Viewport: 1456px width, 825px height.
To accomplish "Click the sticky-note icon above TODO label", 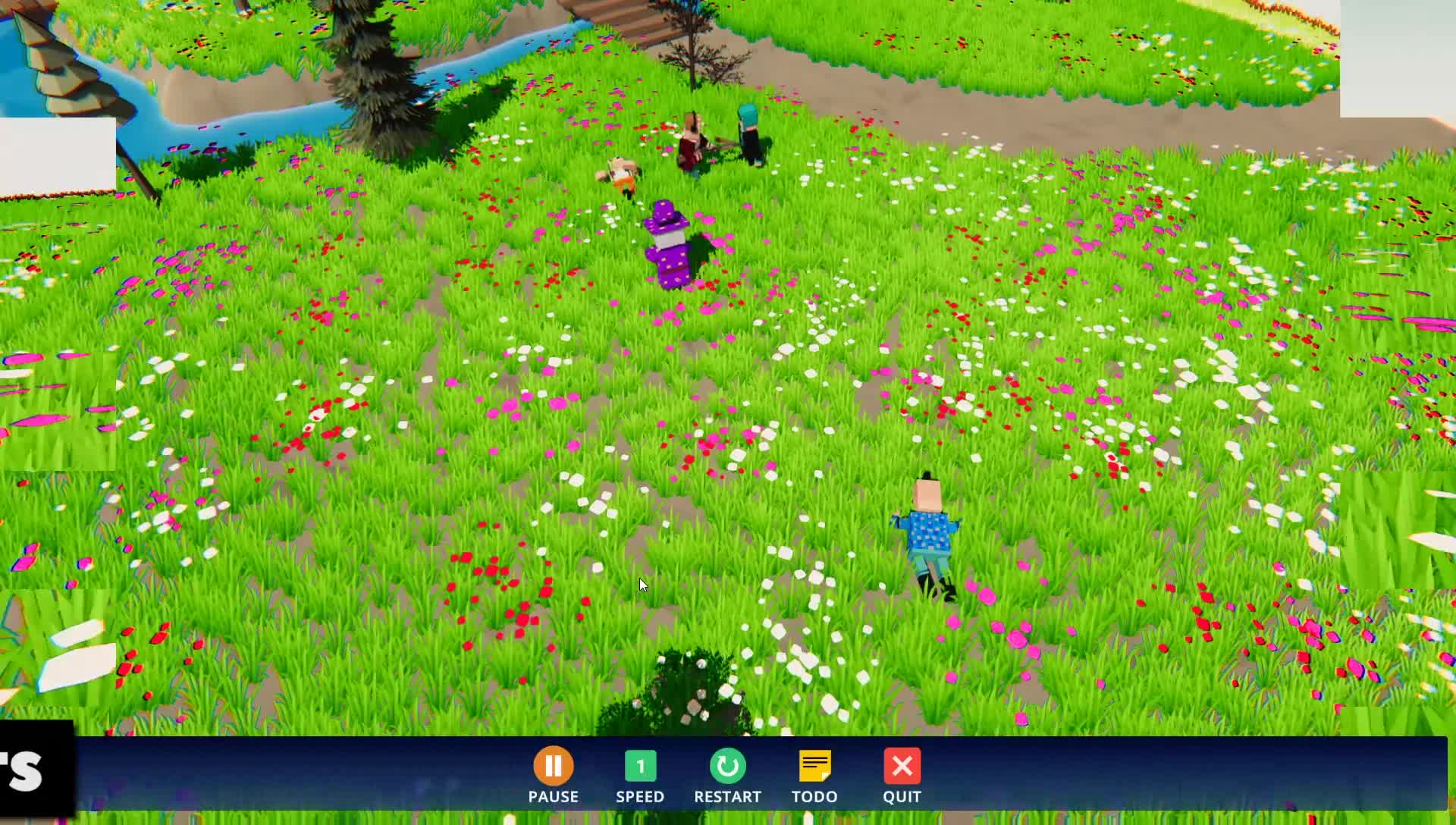I will 815,767.
